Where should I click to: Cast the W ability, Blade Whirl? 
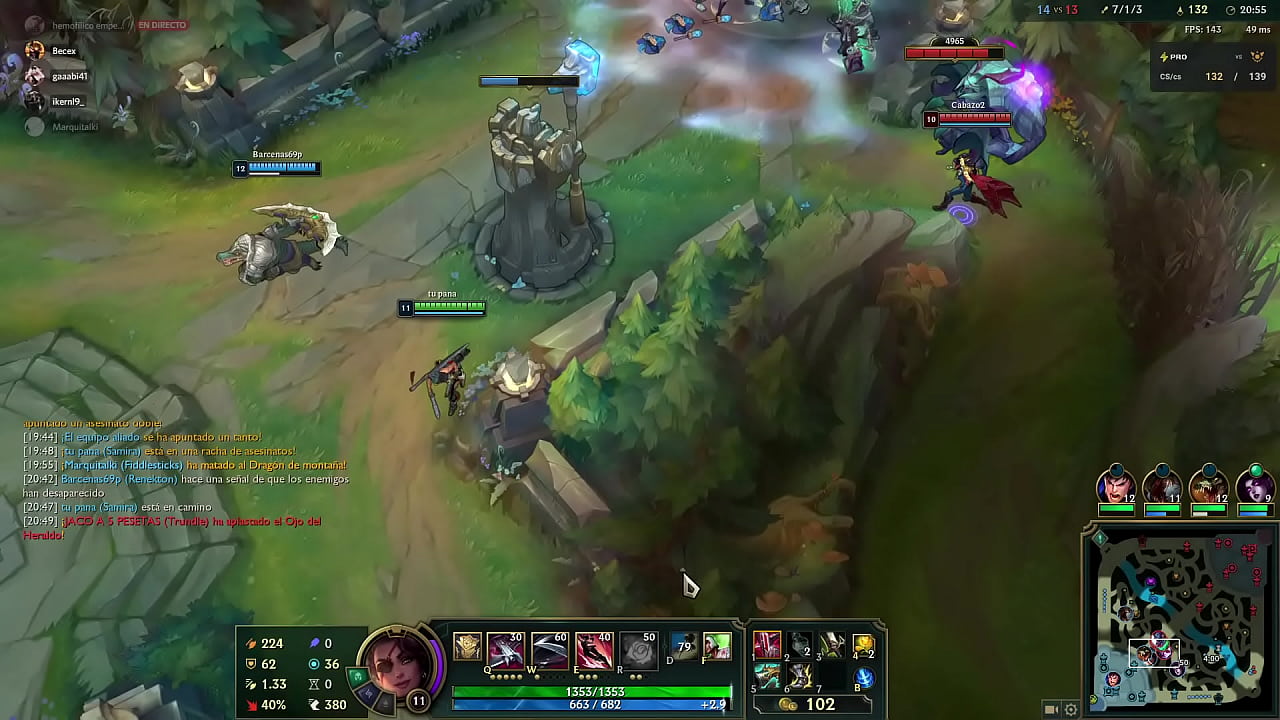pos(549,651)
